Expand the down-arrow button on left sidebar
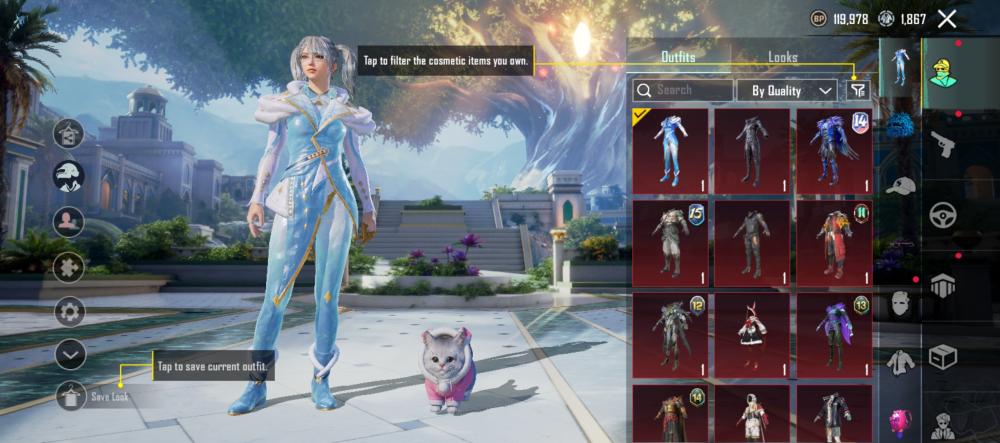Viewport: 1000px width, 443px height. [70, 354]
